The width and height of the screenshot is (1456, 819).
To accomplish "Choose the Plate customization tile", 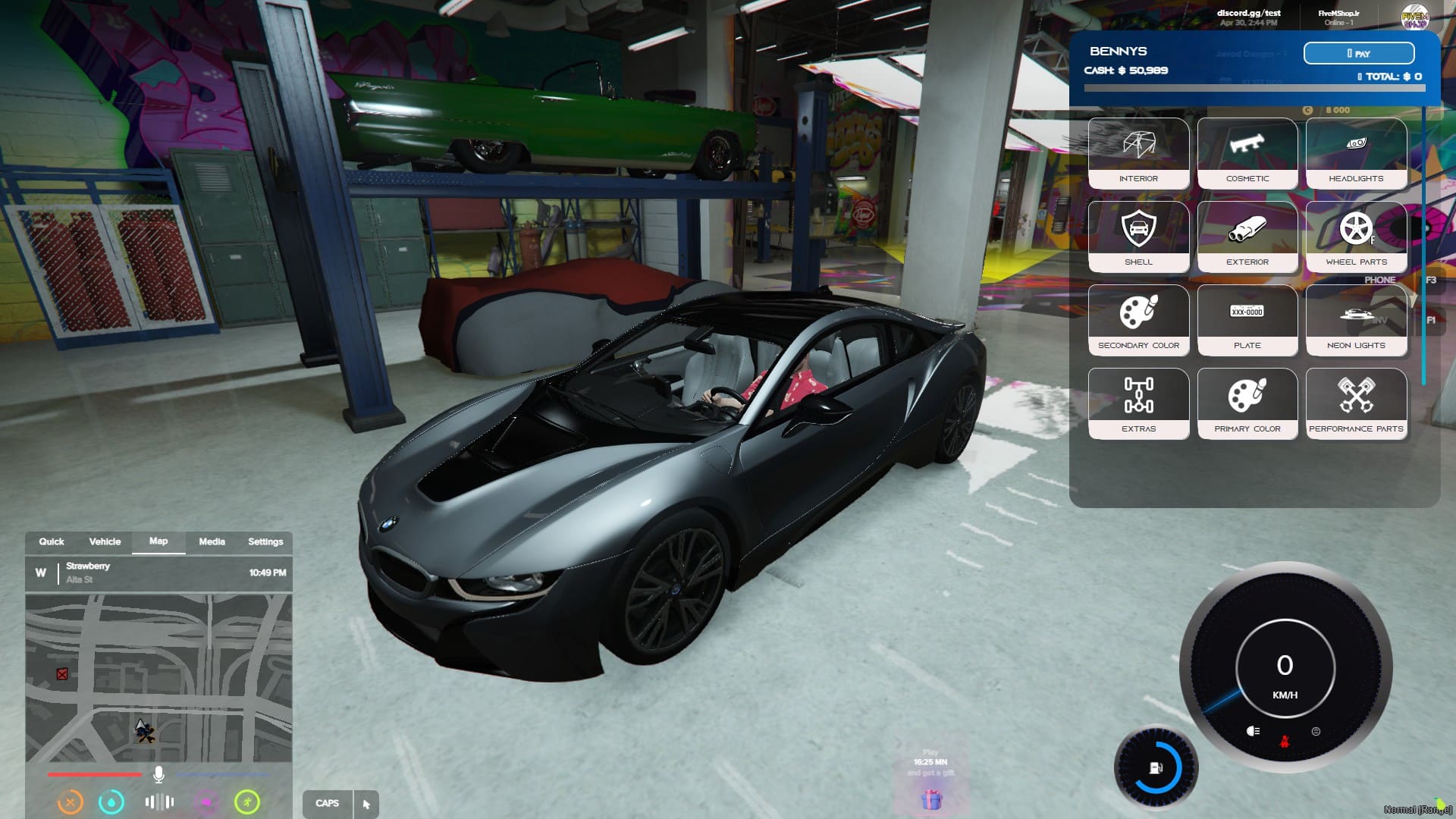I will [1247, 320].
